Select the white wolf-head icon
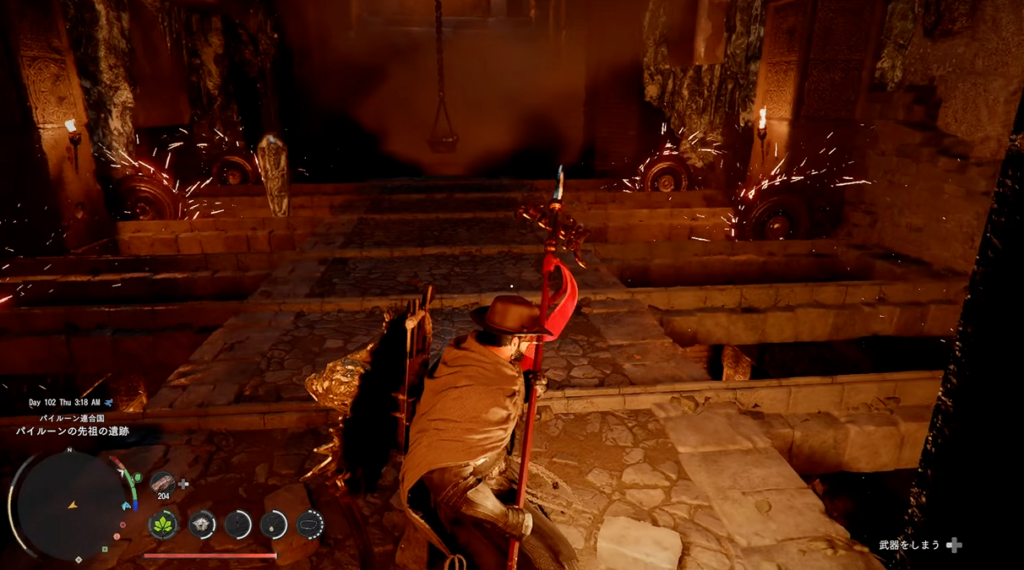 tap(201, 523)
